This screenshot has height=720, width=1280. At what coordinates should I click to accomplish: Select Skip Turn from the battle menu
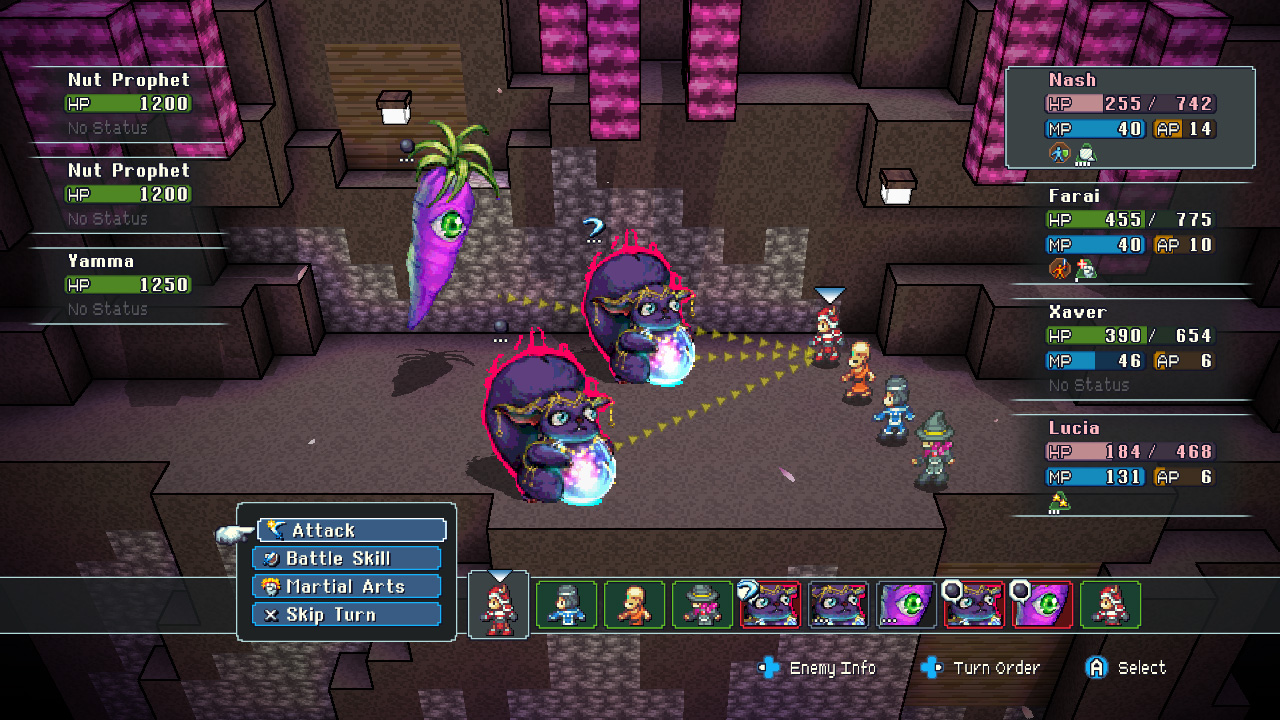(x=346, y=614)
